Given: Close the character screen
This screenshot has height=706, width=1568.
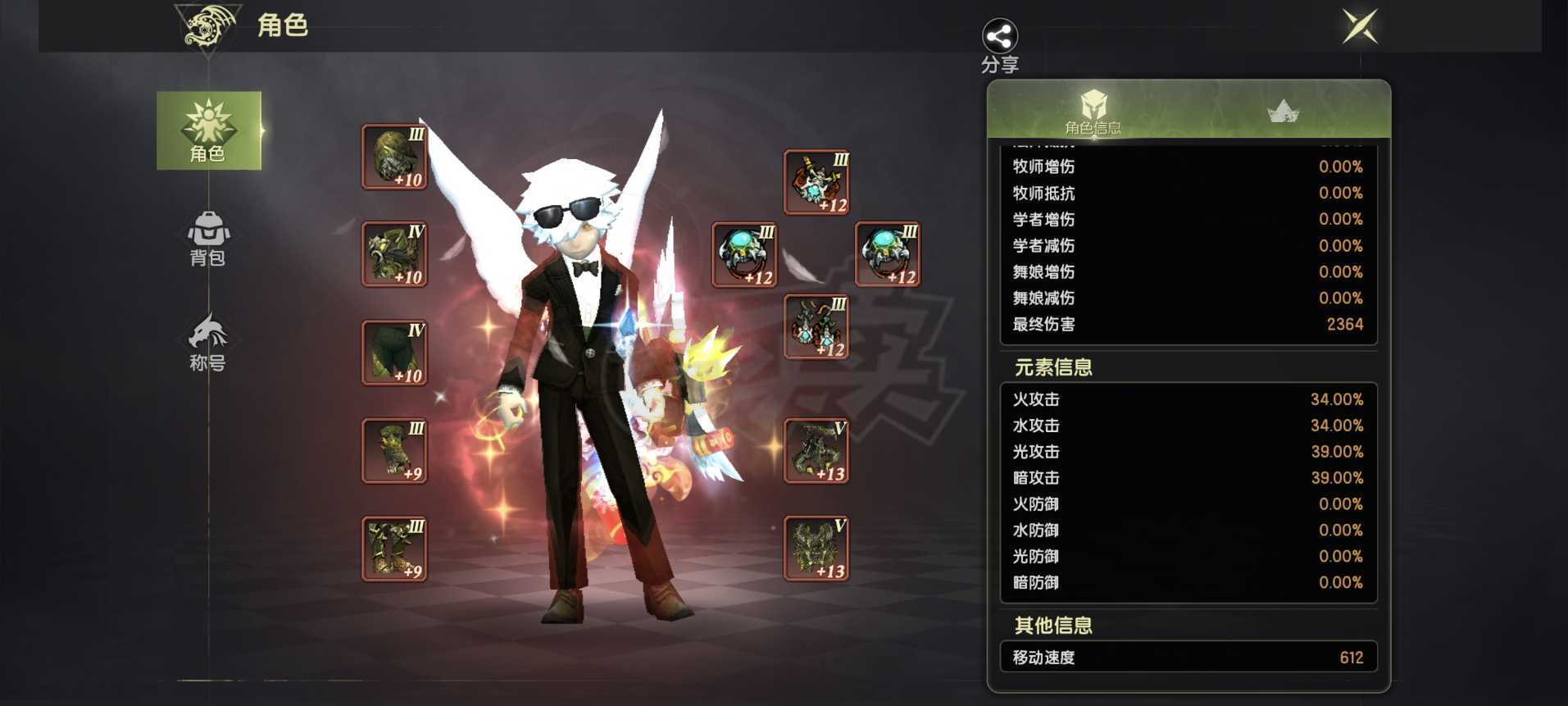Looking at the screenshot, I should (x=1360, y=26).
